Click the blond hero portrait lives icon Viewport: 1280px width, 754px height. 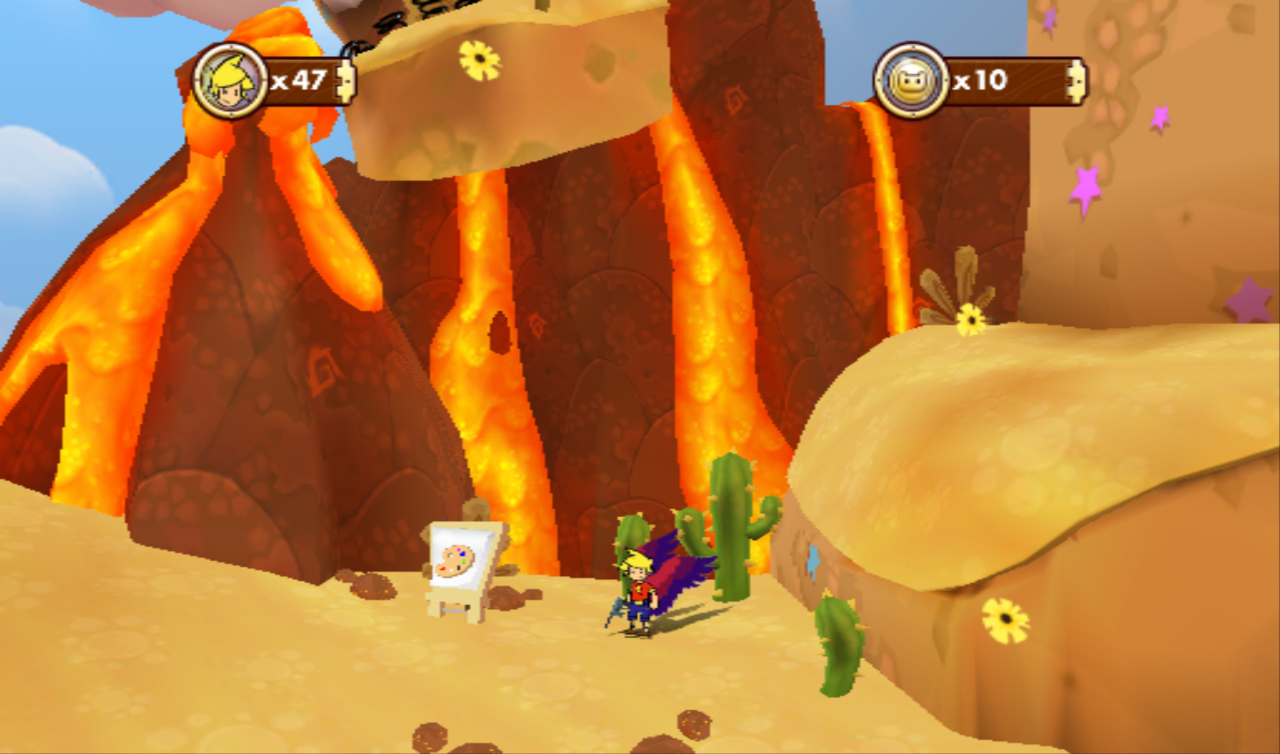click(231, 80)
